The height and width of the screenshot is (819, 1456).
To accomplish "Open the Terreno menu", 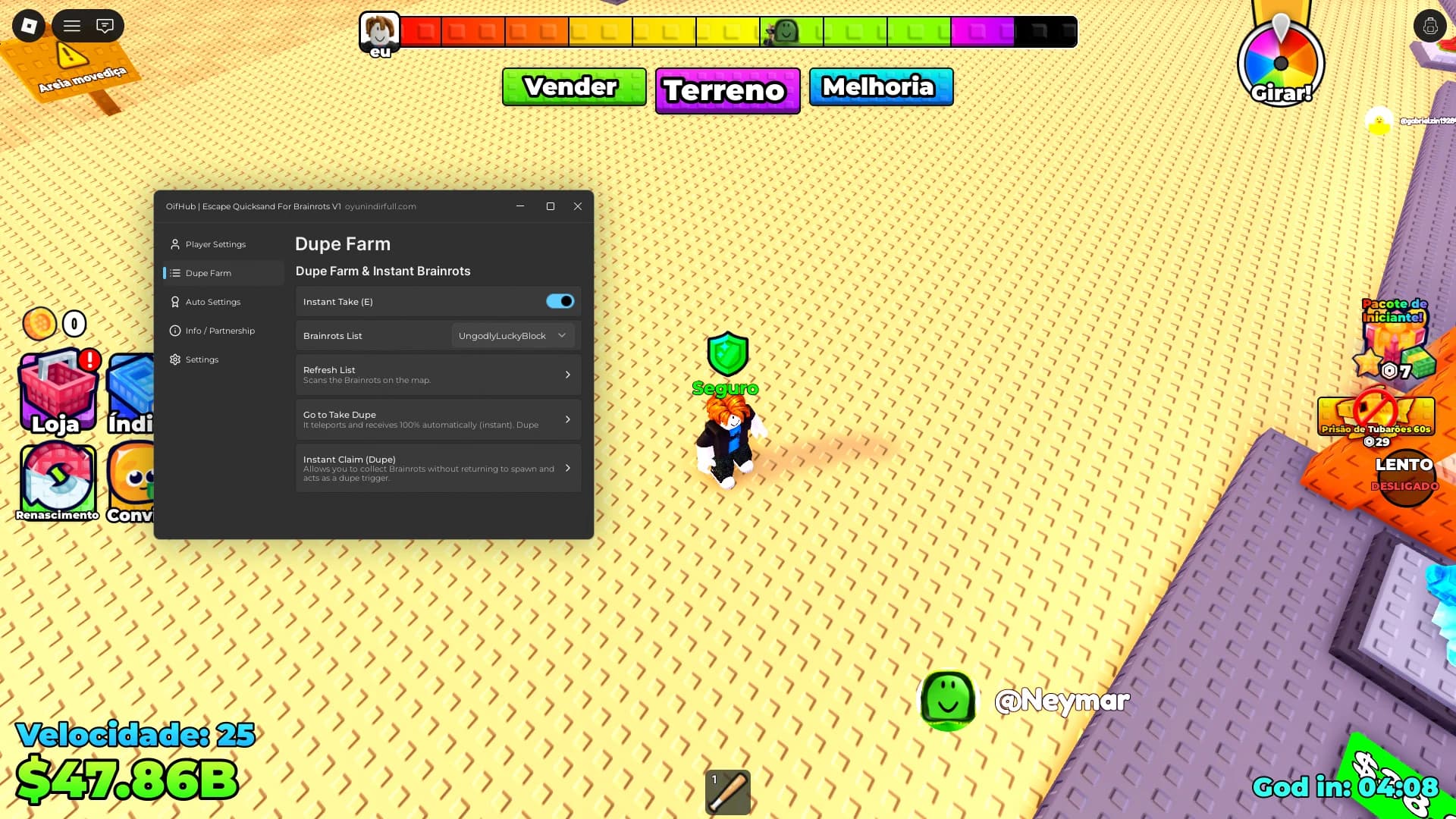I will point(727,90).
